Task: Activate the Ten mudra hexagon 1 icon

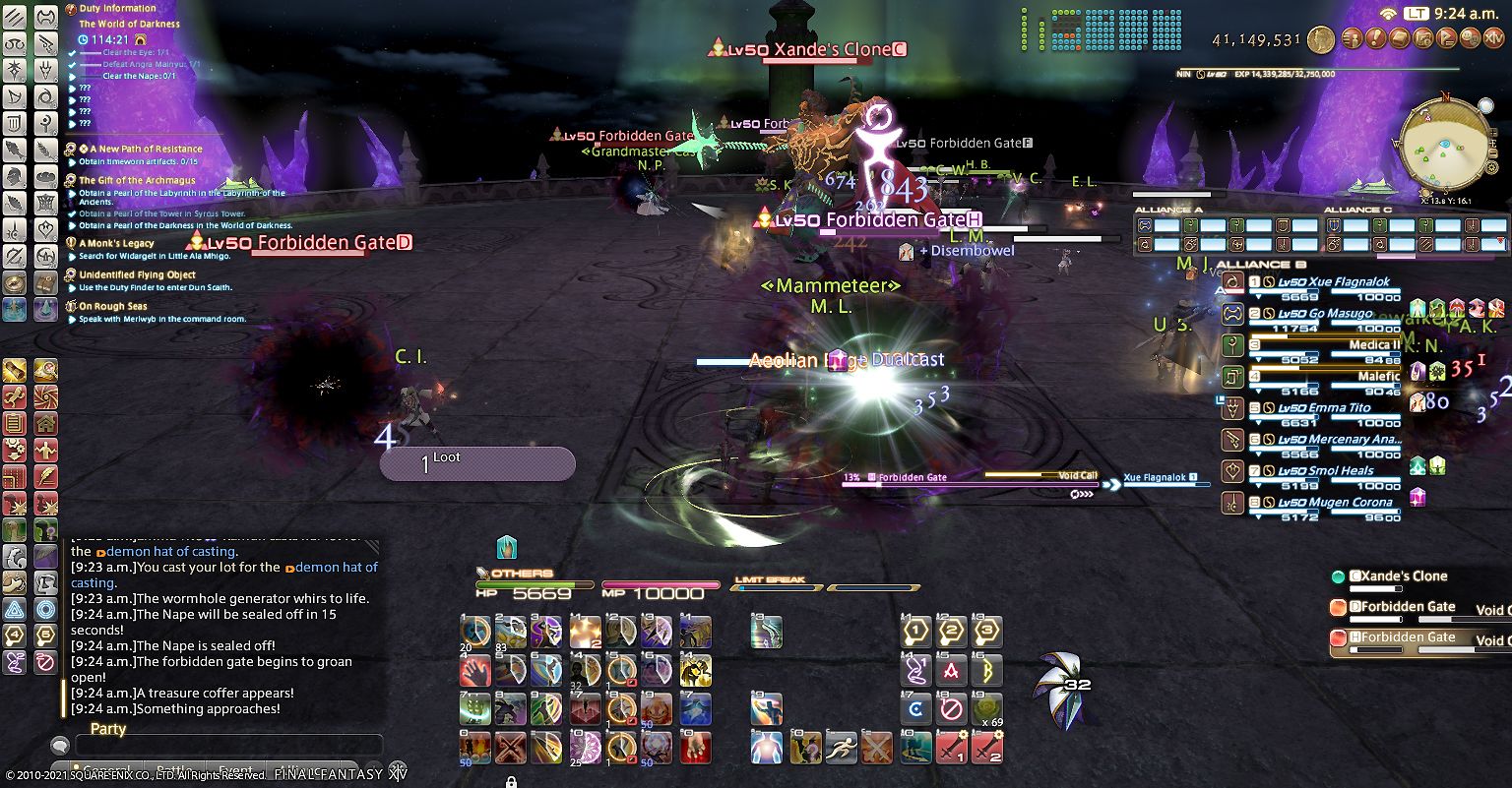Action: click(915, 631)
